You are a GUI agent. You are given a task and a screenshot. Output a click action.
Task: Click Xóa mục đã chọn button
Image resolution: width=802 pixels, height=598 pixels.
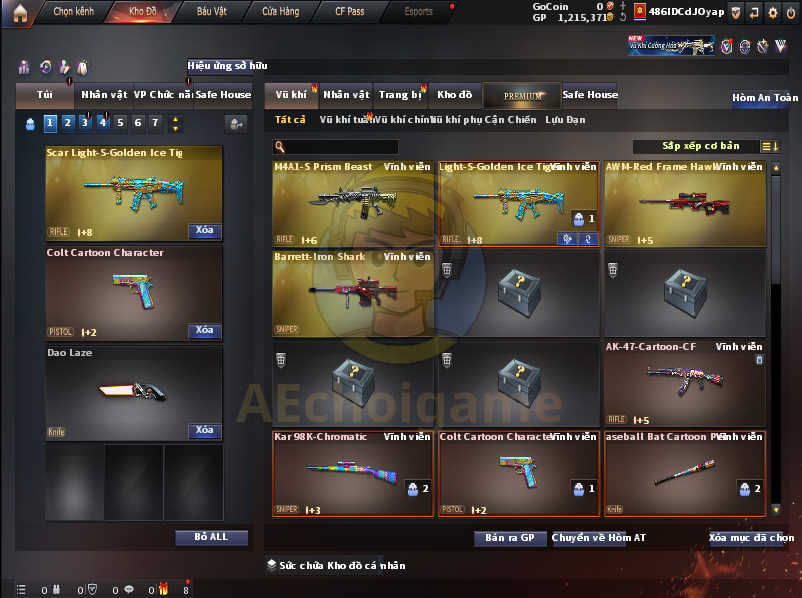coord(751,538)
